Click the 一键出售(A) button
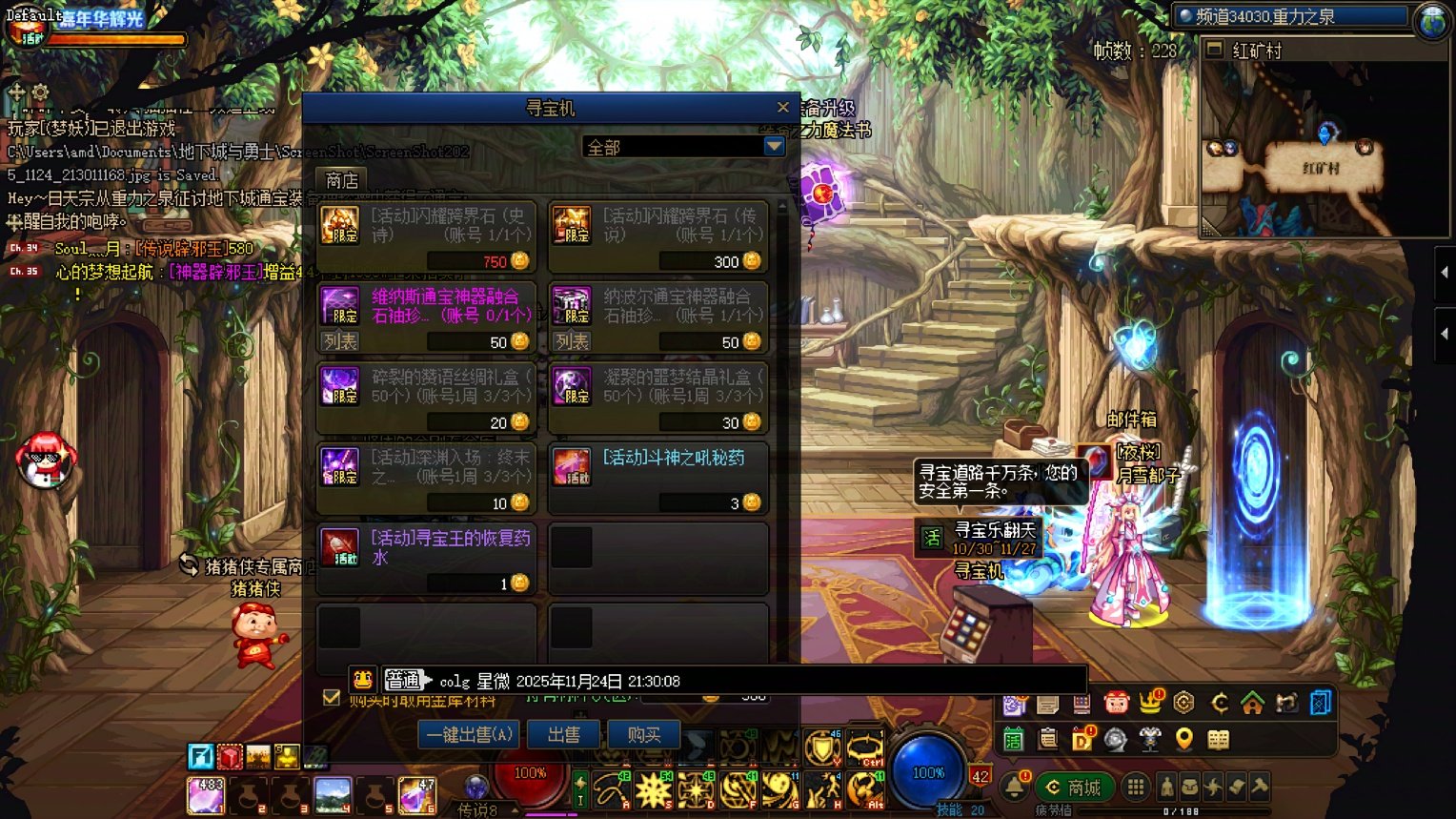The width and height of the screenshot is (1456, 819). tap(469, 734)
